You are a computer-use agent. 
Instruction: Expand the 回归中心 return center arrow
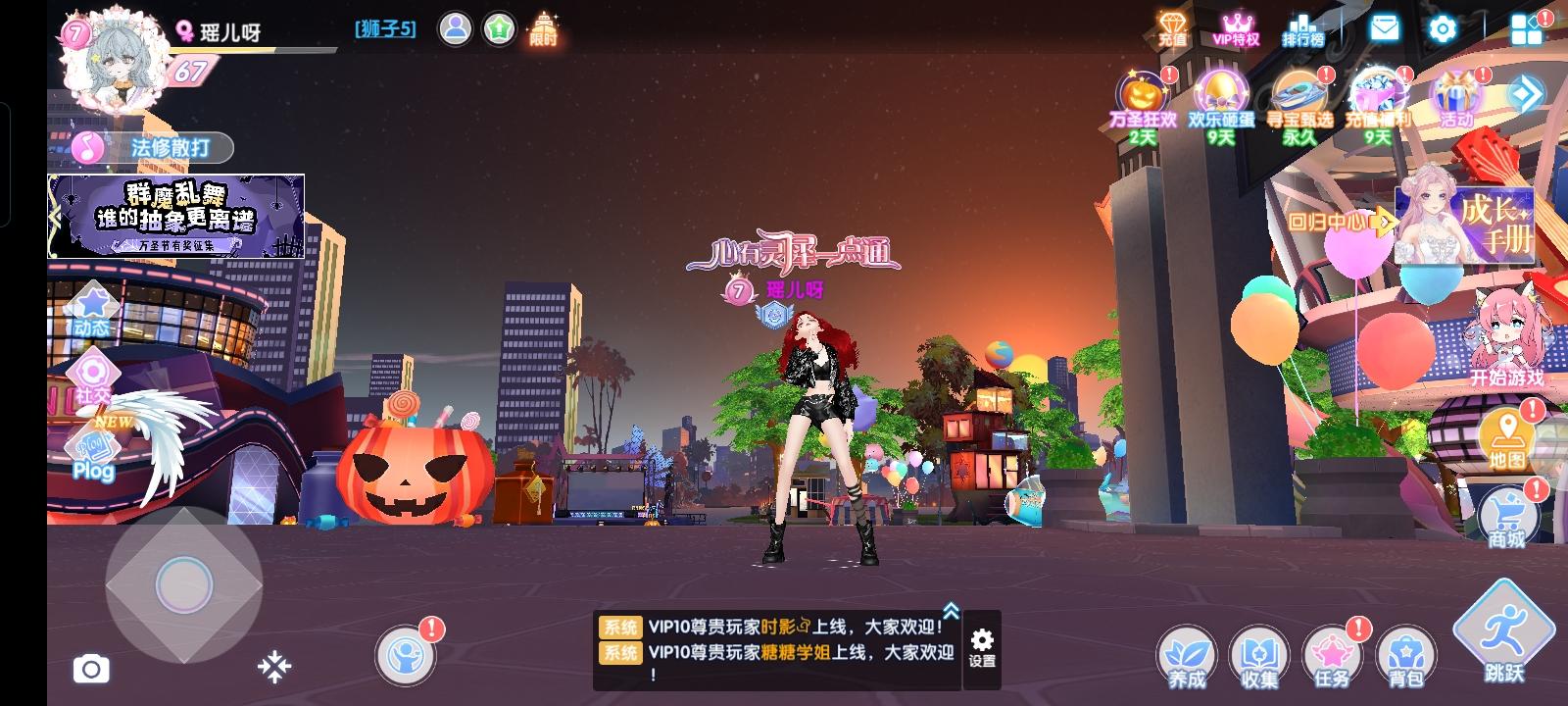(x=1384, y=221)
